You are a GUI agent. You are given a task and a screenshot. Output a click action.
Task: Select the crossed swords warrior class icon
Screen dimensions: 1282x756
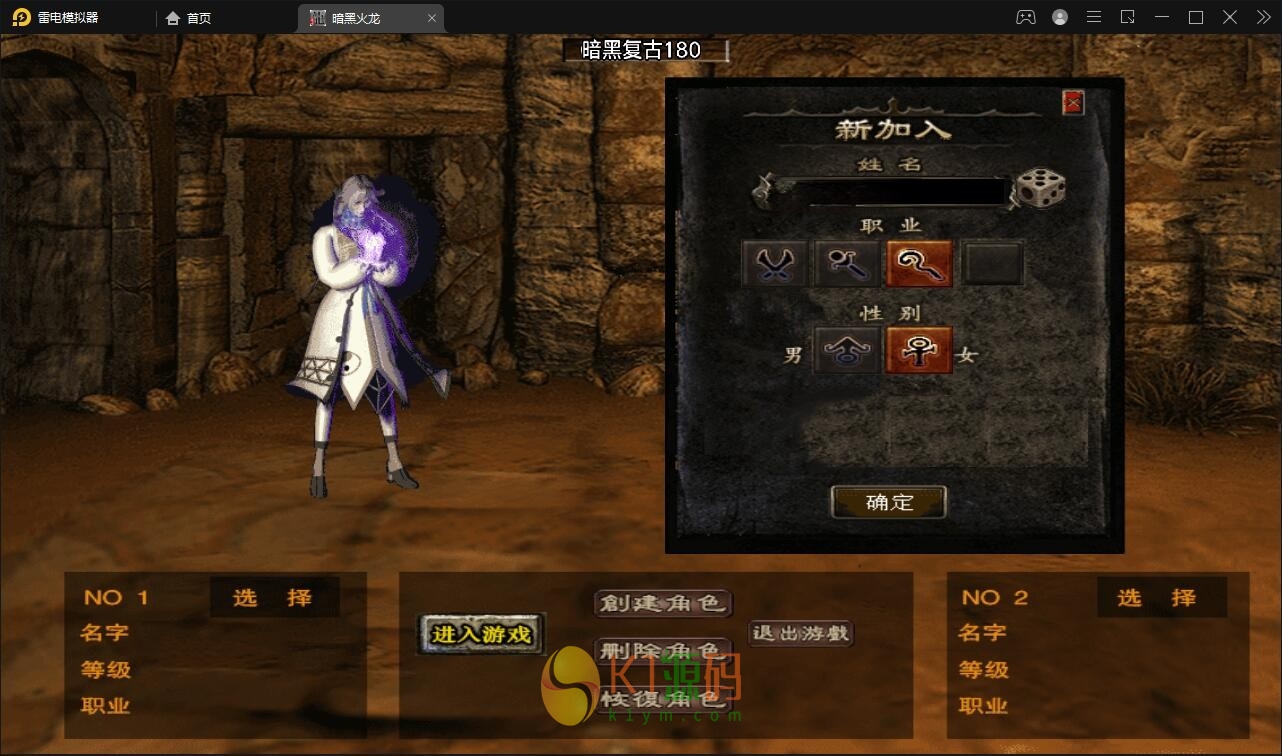pos(773,261)
